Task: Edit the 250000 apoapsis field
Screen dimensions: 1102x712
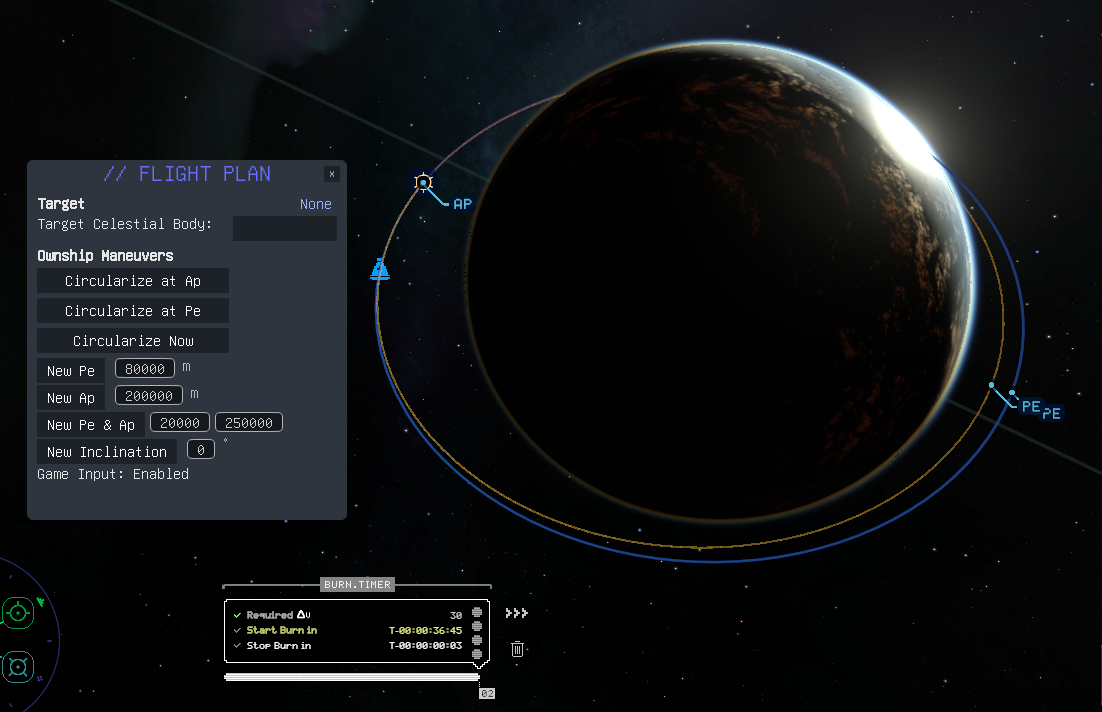Action: (x=249, y=423)
